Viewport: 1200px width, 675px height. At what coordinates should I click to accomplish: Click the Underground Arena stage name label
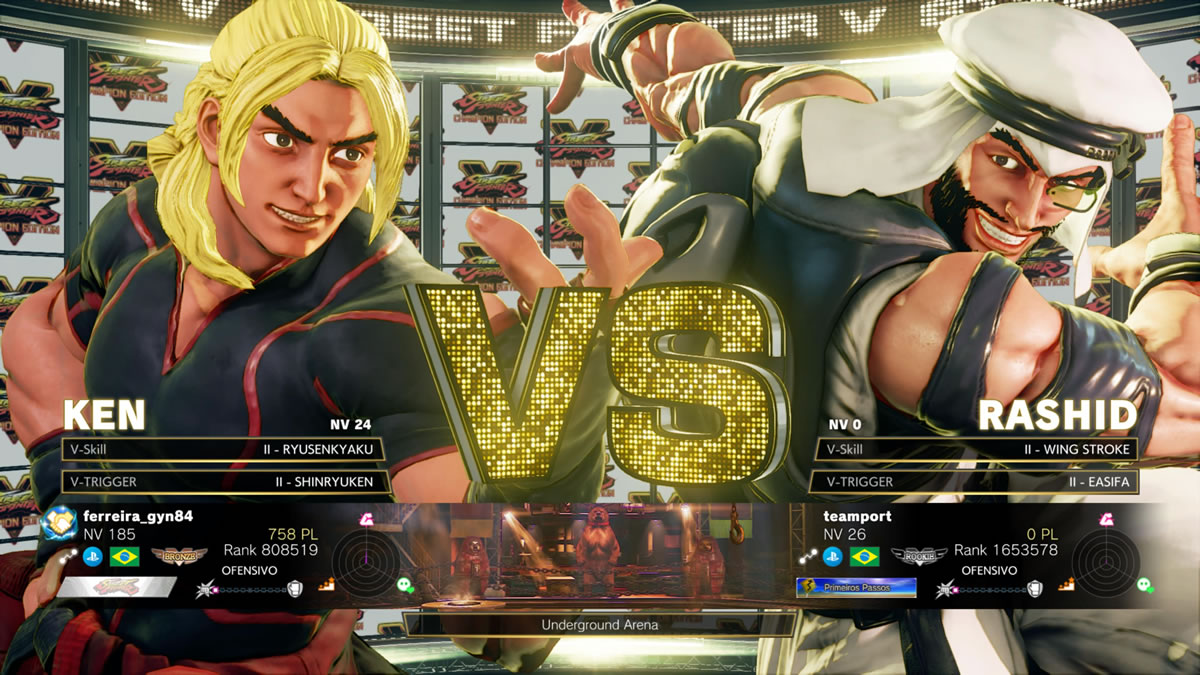tap(600, 625)
